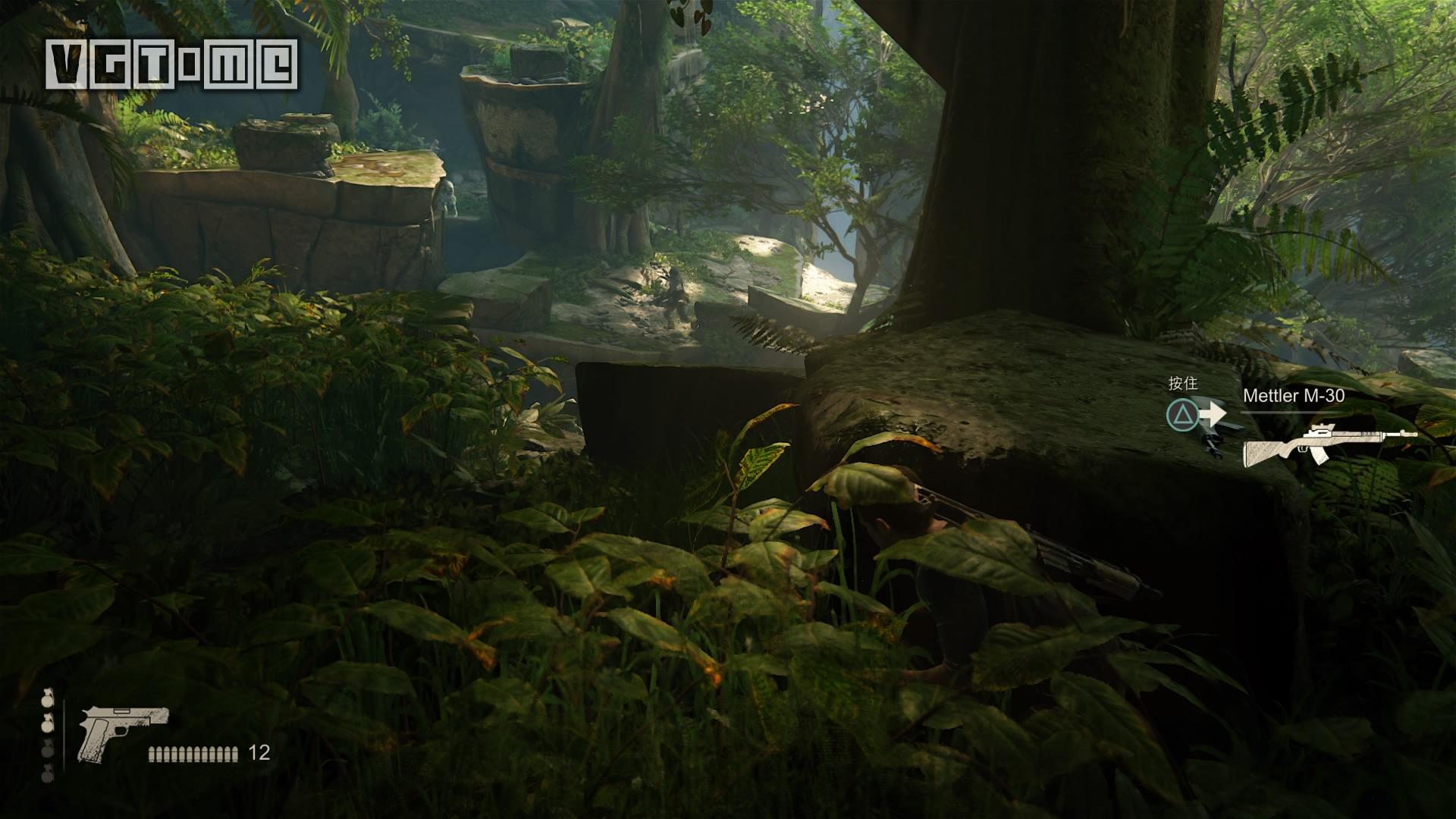Image resolution: width=1456 pixels, height=819 pixels.
Task: Select the grenade count icons
Action: 48,736
